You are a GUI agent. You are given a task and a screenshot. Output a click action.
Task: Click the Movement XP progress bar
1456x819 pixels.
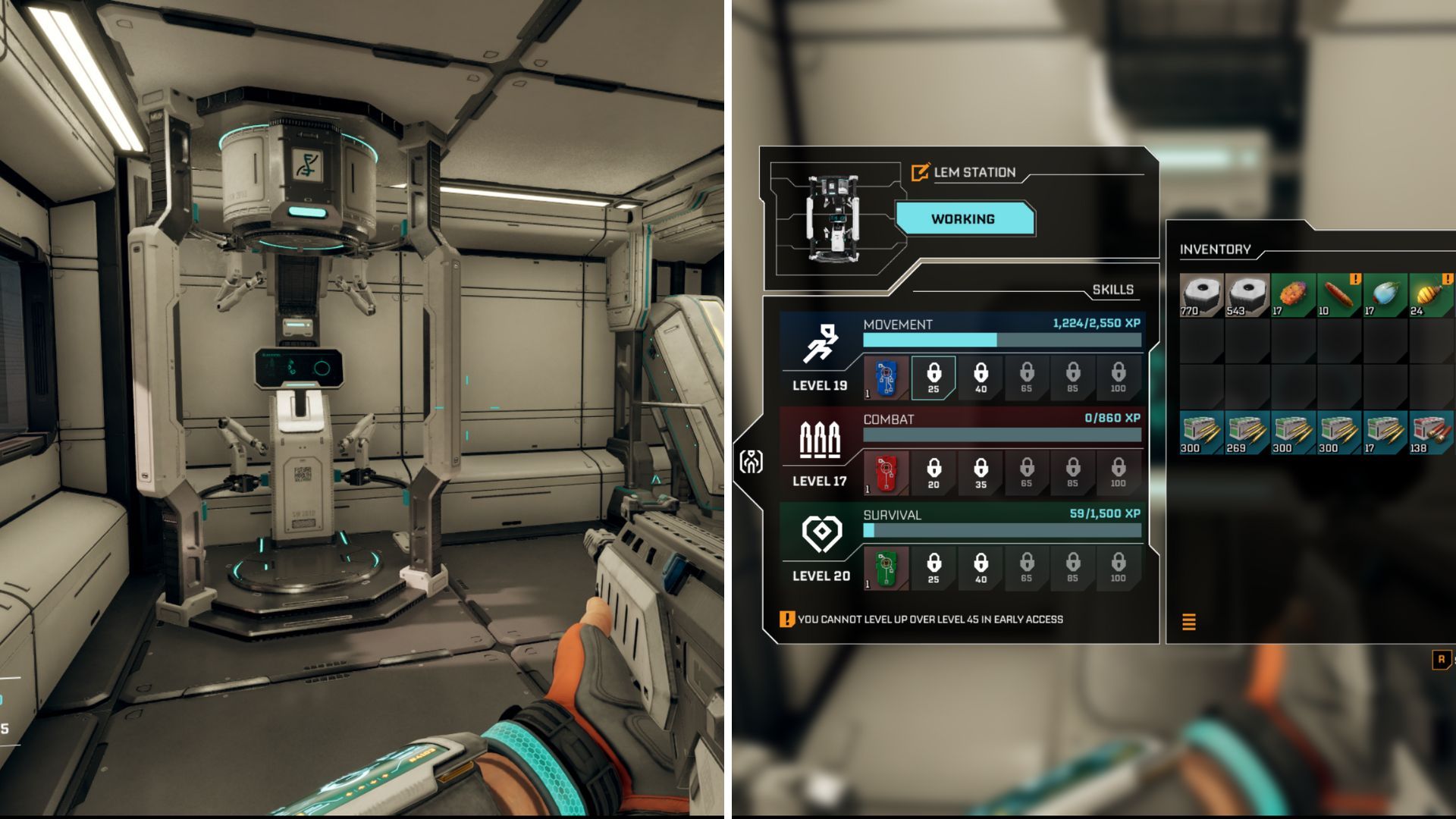[1001, 341]
